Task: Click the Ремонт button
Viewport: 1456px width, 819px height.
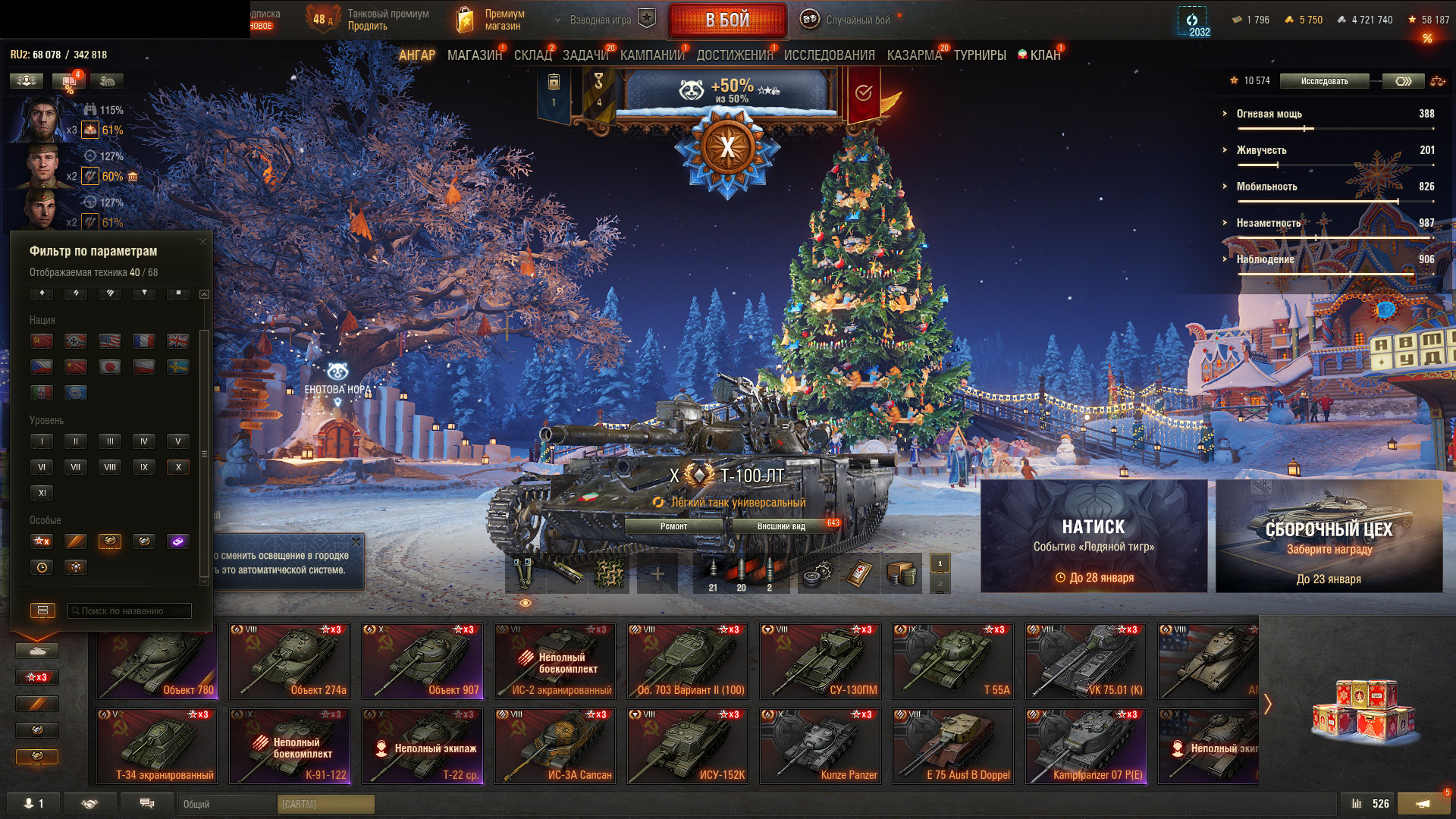Action: [x=673, y=526]
